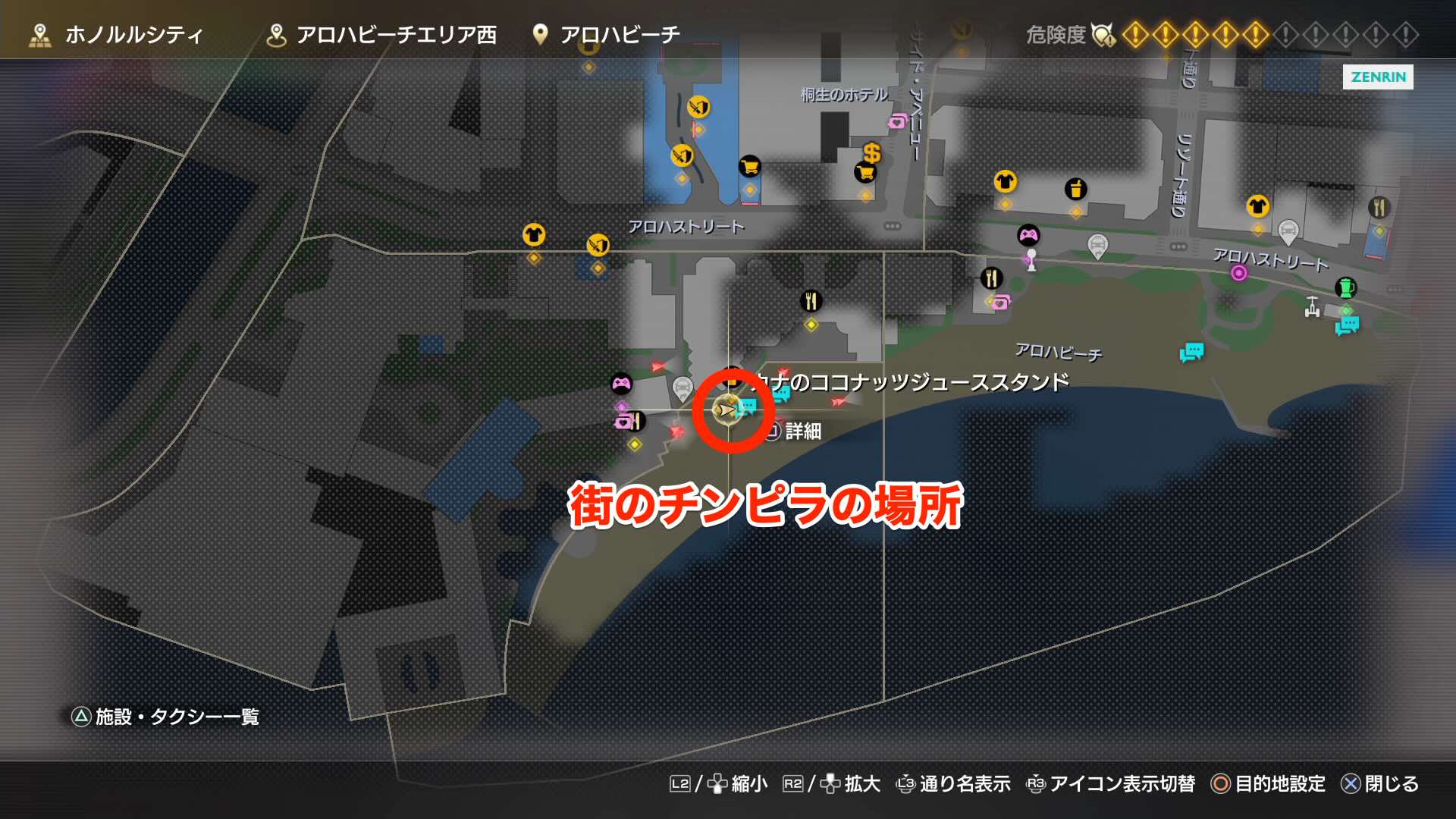The image size is (1456, 819).
Task: Click the green blender smoothie stand icon
Action: [x=1345, y=288]
